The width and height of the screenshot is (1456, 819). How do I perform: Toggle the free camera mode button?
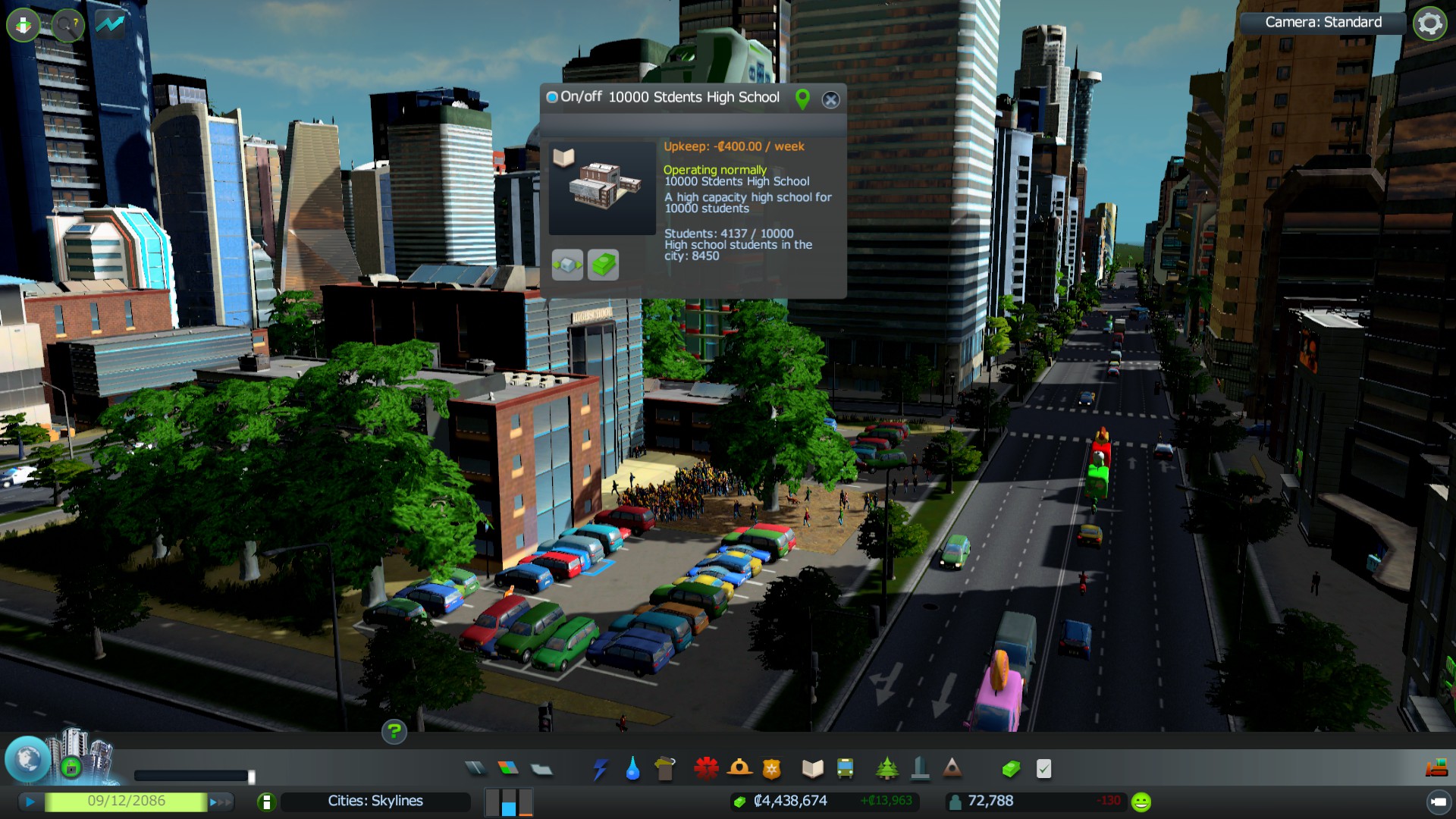[1438, 802]
